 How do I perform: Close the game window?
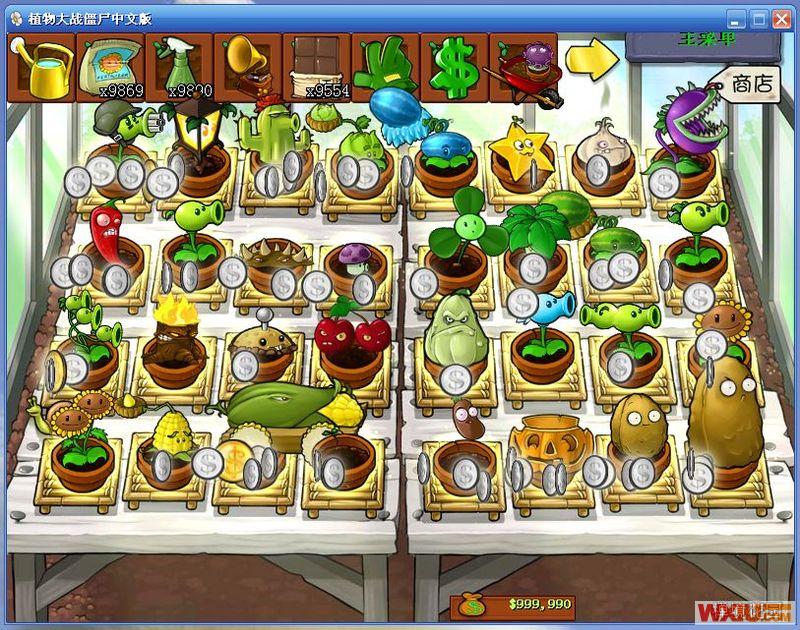coord(782,19)
